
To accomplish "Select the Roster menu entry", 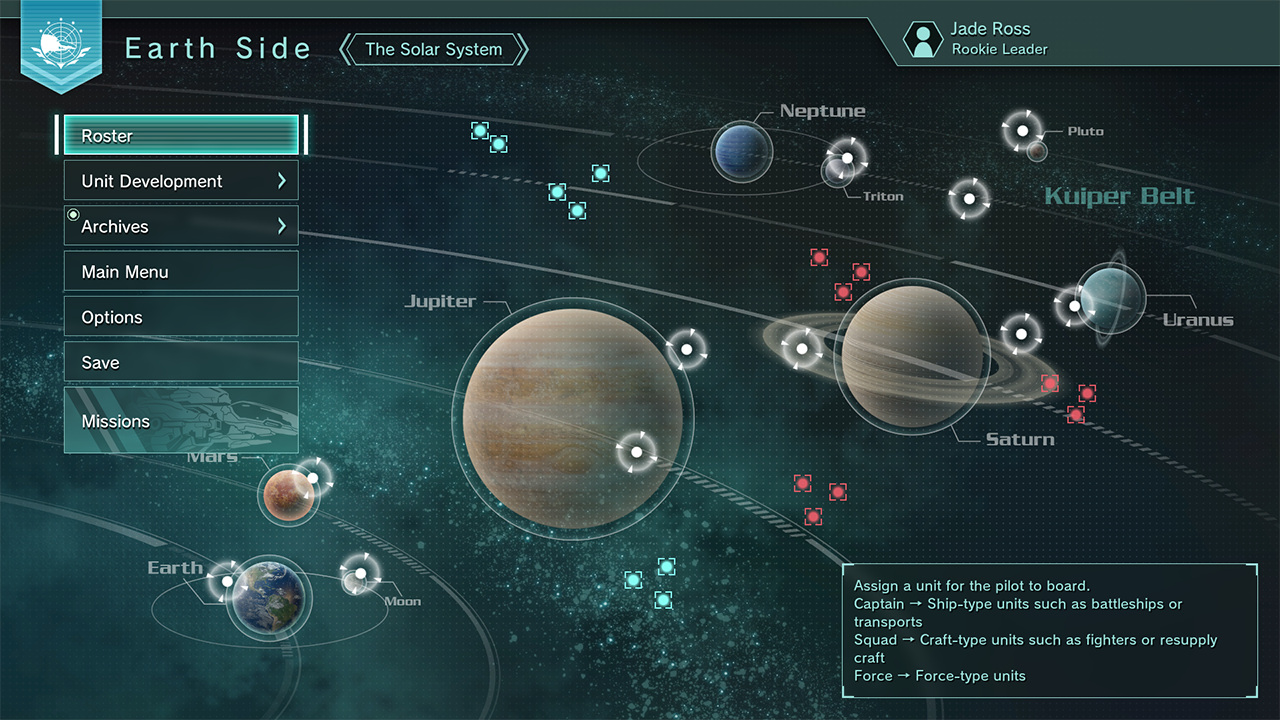I will coord(181,136).
